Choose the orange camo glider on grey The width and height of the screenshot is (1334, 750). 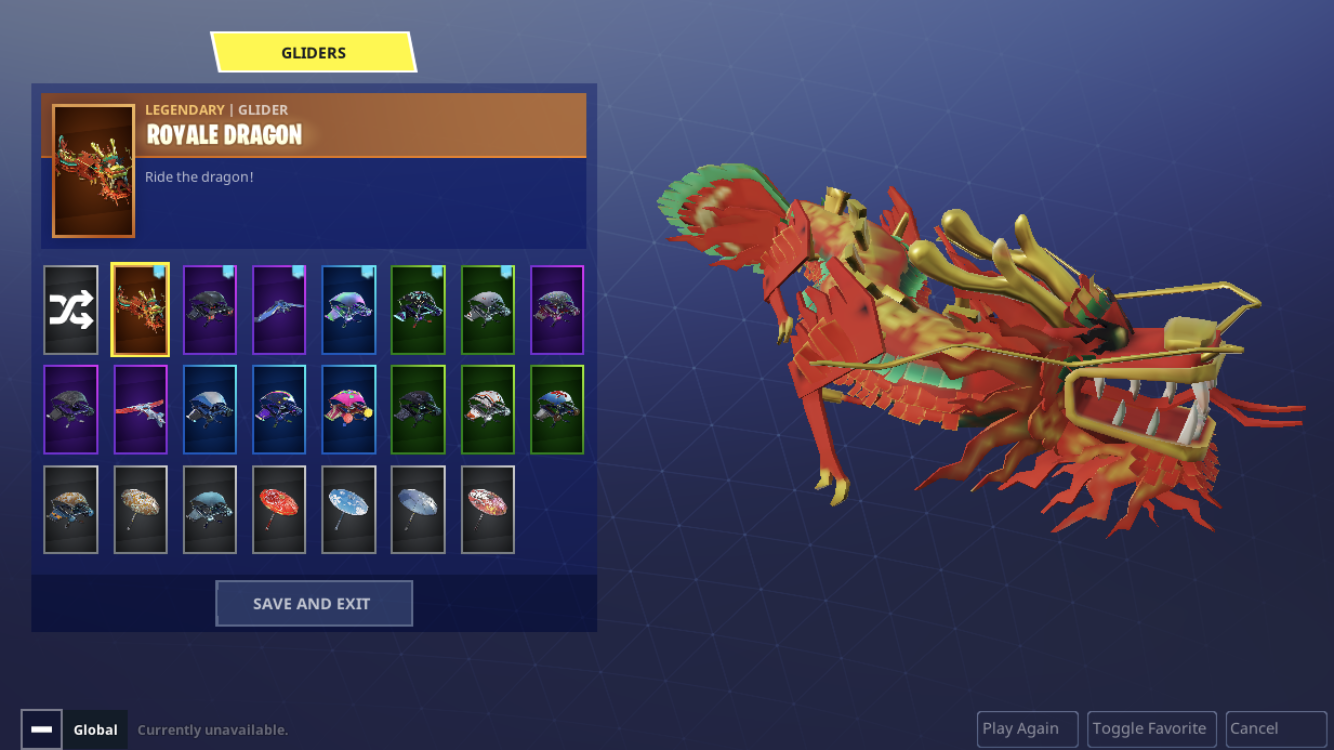tap(71, 510)
